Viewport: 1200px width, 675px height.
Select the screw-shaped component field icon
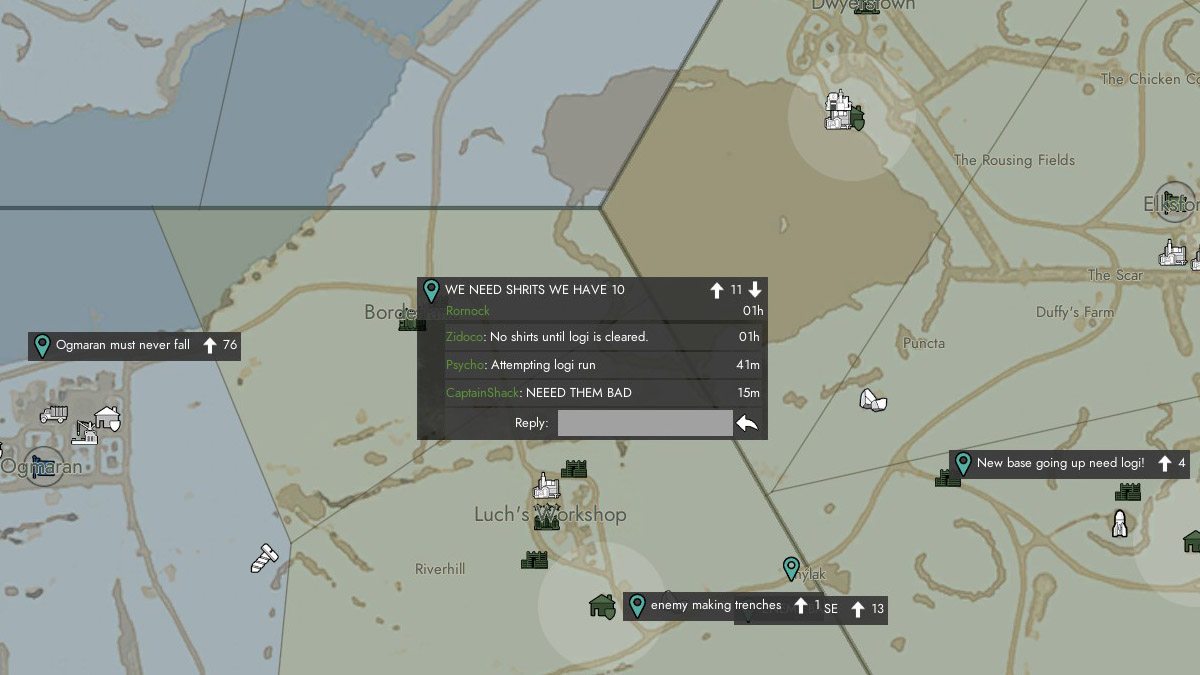tap(263, 558)
